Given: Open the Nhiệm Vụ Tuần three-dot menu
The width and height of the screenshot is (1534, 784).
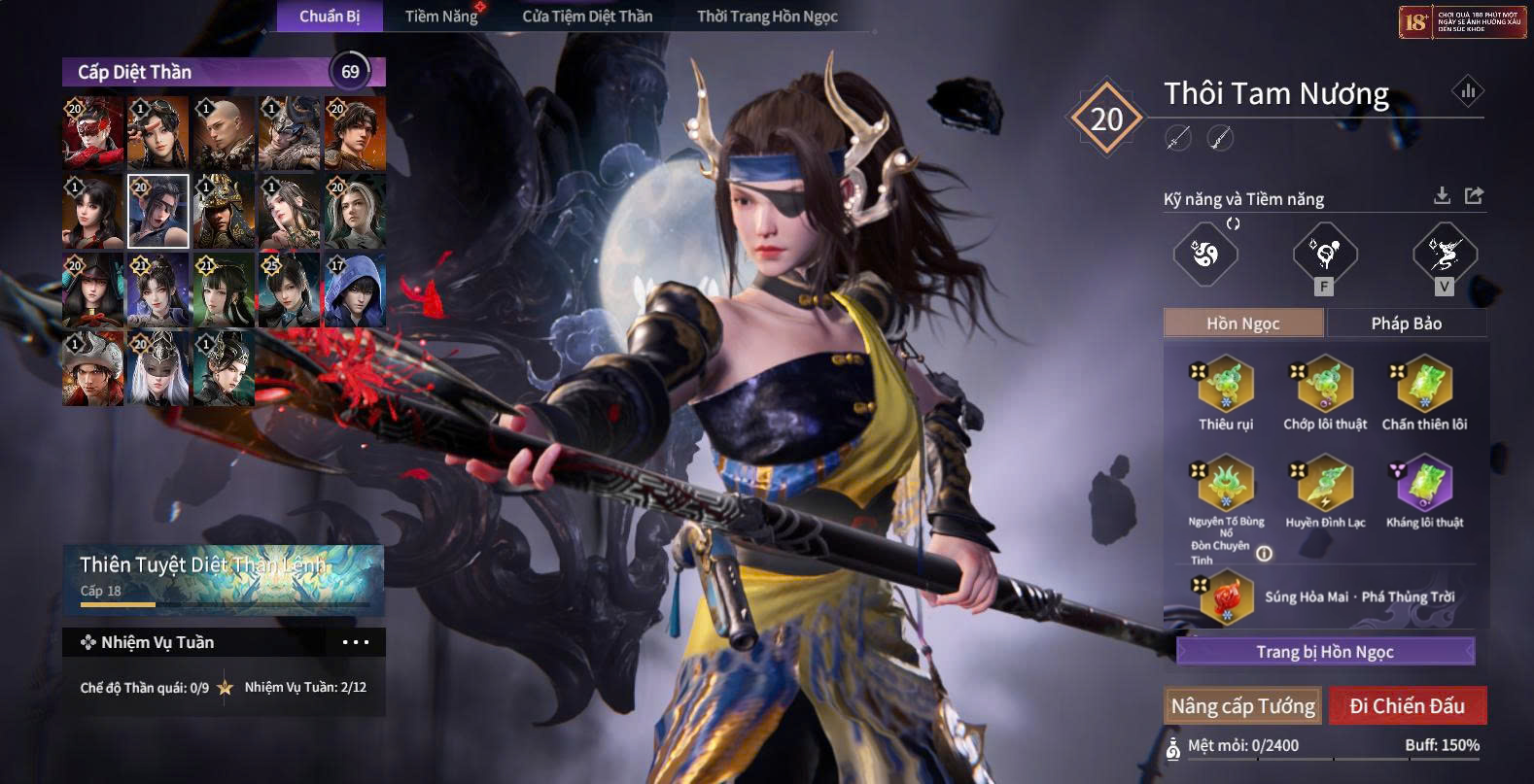Looking at the screenshot, I should [356, 642].
